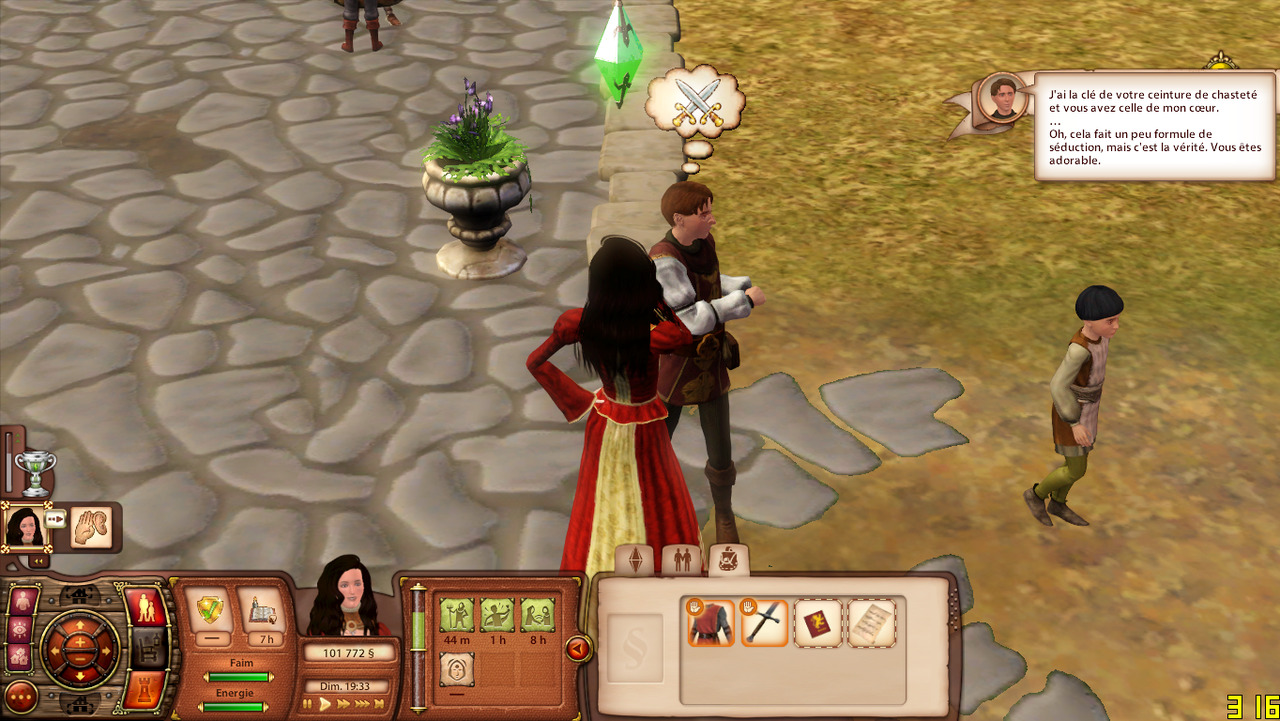Set double-arrow fast forward speed

click(x=343, y=704)
